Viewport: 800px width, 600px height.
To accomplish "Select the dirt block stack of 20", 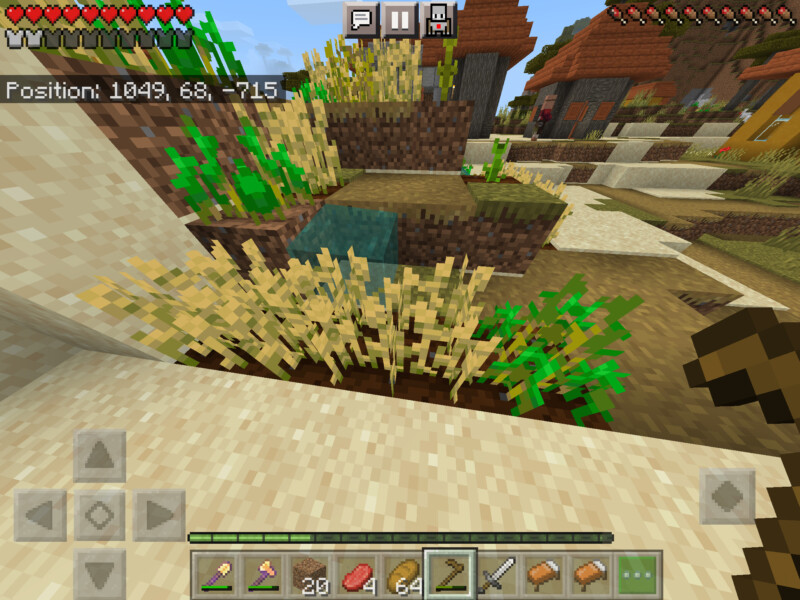I will pos(309,576).
